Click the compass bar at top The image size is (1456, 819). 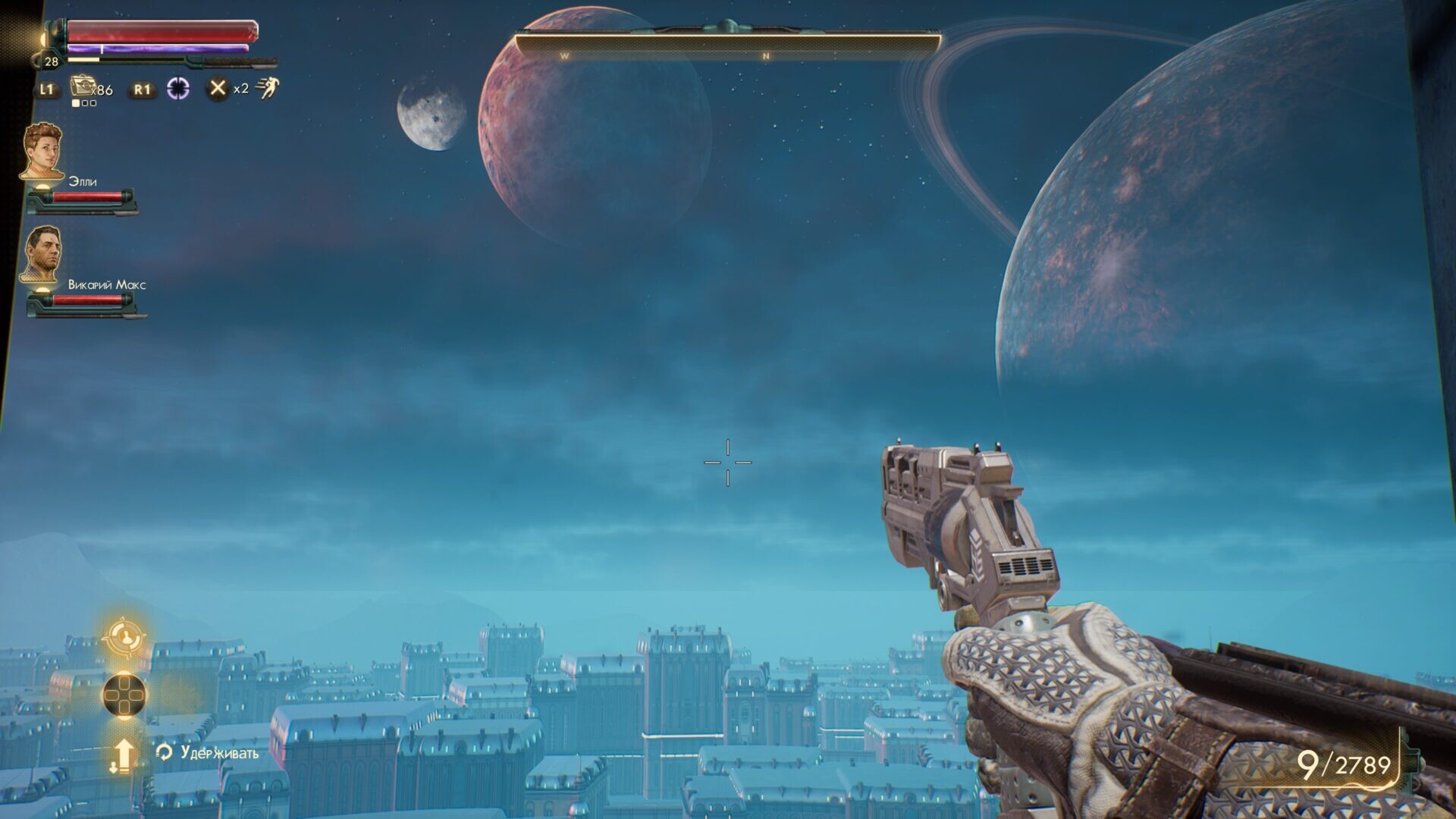728,45
